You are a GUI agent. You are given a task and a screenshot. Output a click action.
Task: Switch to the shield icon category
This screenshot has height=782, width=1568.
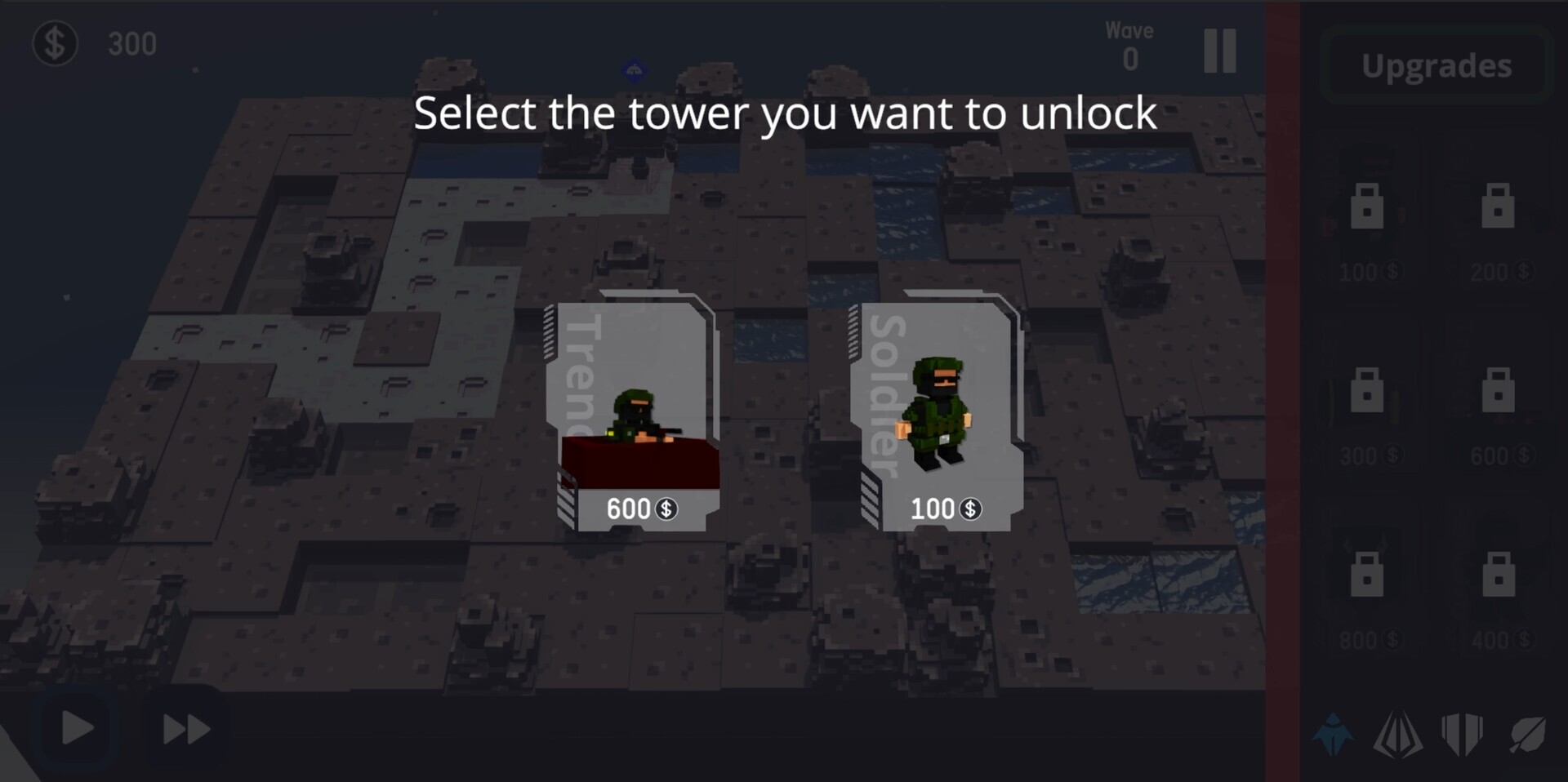click(x=1463, y=735)
